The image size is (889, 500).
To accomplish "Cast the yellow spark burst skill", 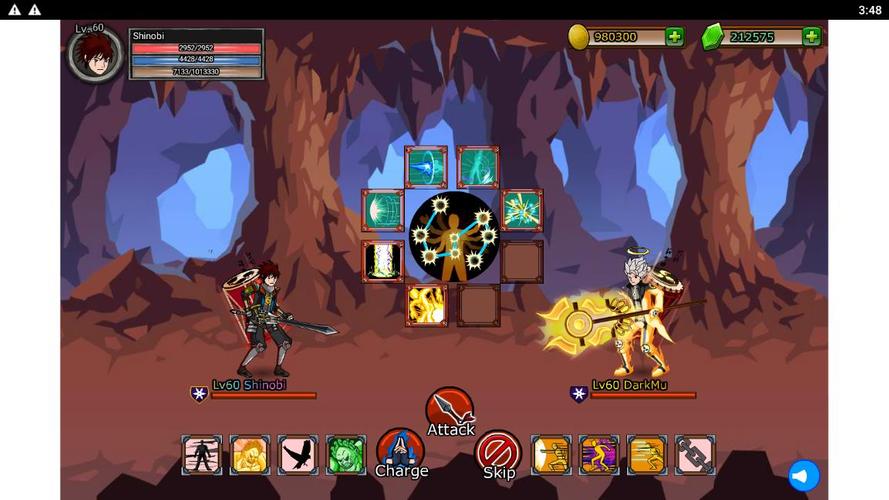I will 521,210.
